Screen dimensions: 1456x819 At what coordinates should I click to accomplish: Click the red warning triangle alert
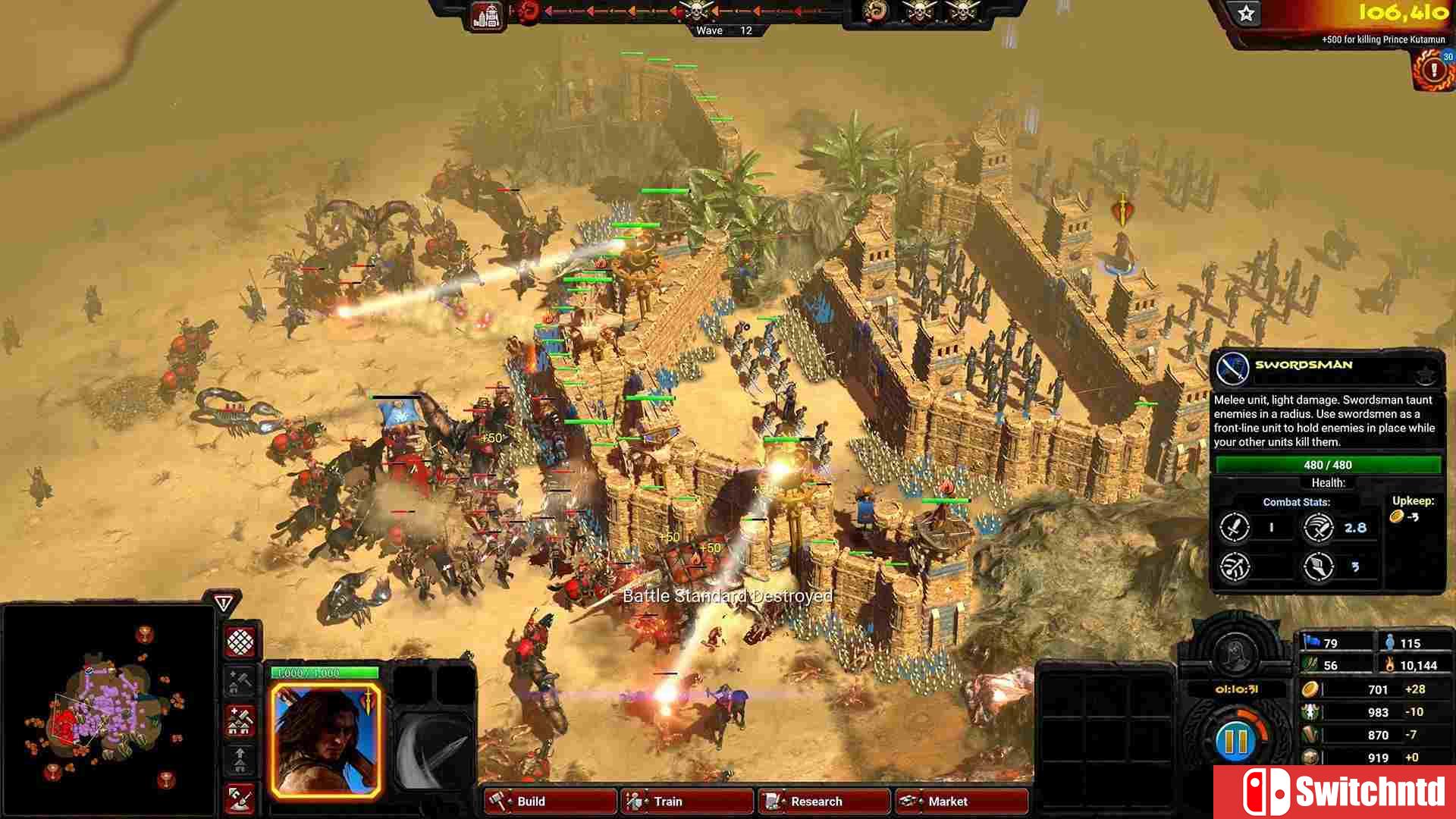tap(223, 602)
